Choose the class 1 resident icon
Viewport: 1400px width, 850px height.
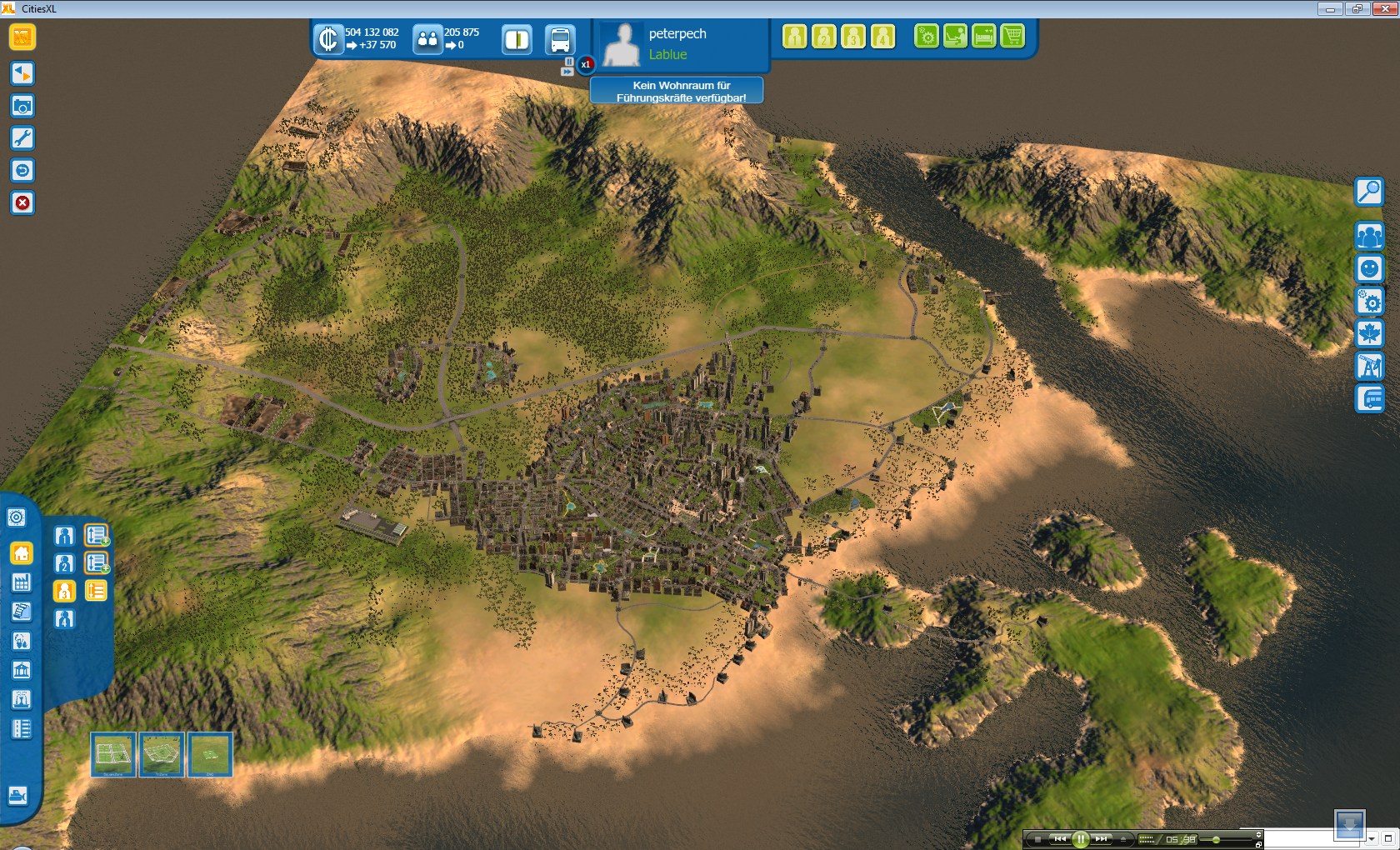[64, 536]
